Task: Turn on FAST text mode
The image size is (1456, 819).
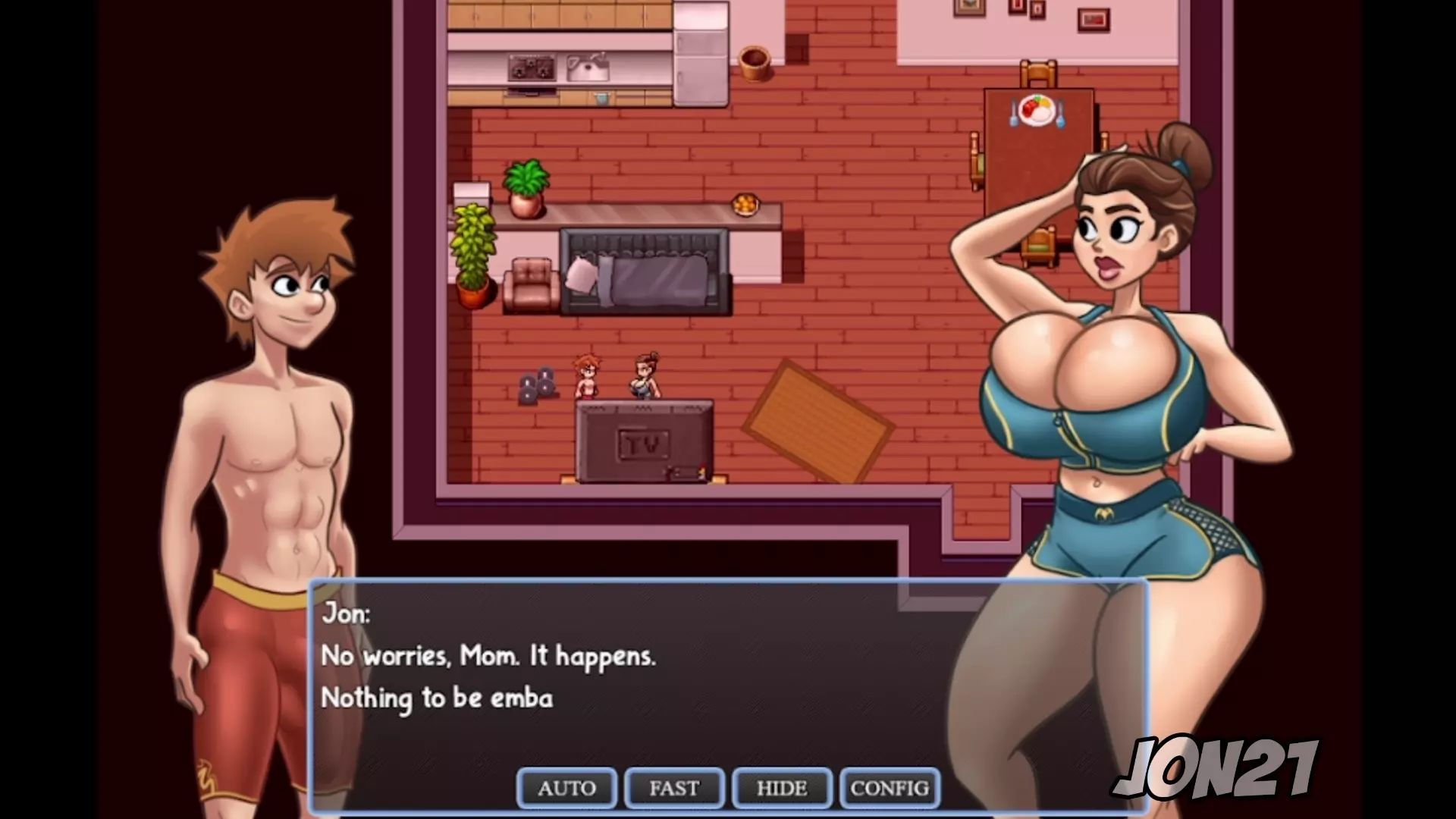Action: click(x=674, y=788)
